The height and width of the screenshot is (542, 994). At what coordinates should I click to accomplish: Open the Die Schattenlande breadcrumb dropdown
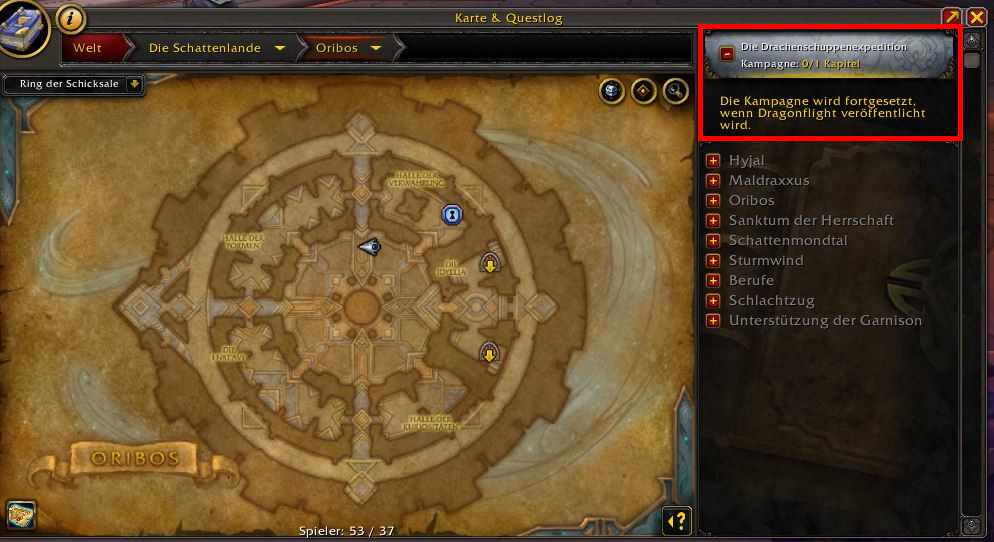[x=280, y=47]
